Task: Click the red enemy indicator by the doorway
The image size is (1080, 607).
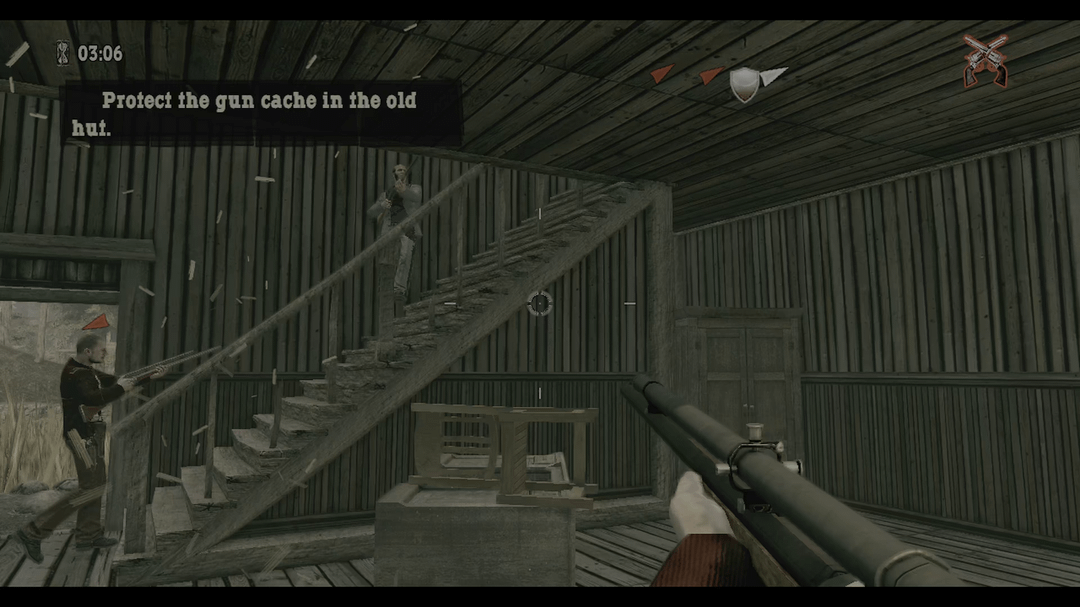Action: [97, 322]
